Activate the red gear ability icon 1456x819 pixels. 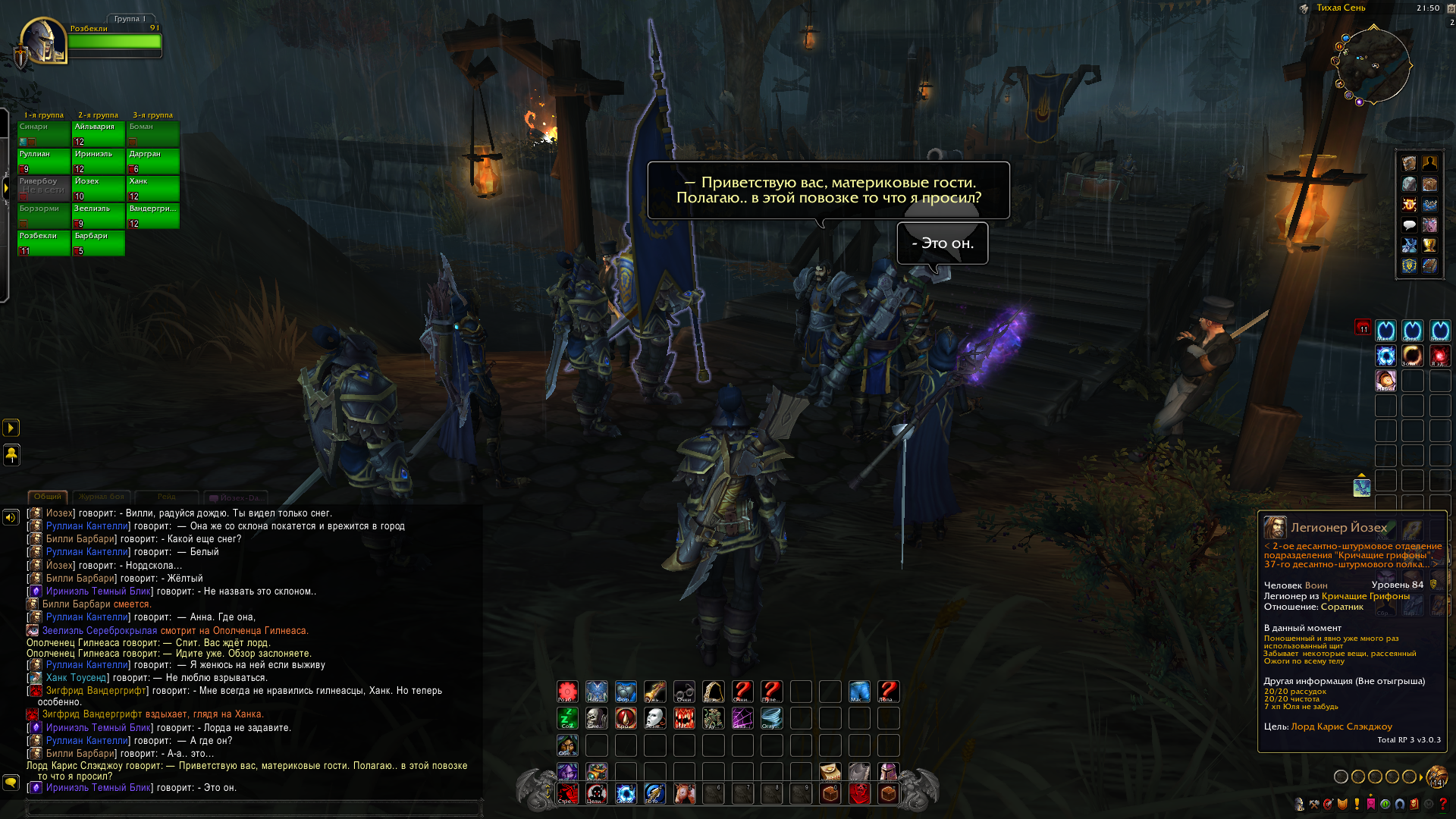coord(567,691)
